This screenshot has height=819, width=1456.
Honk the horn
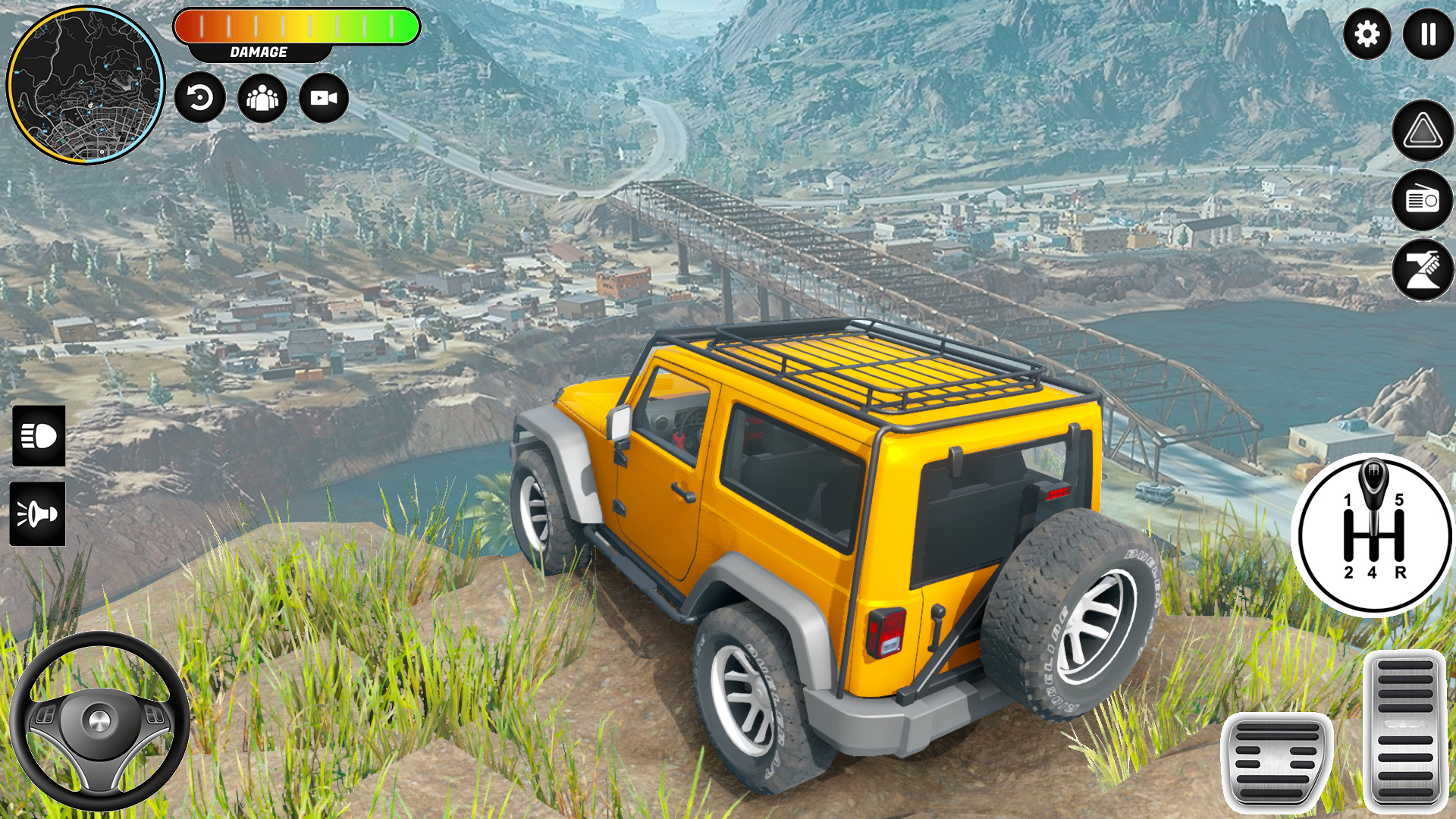[38, 514]
